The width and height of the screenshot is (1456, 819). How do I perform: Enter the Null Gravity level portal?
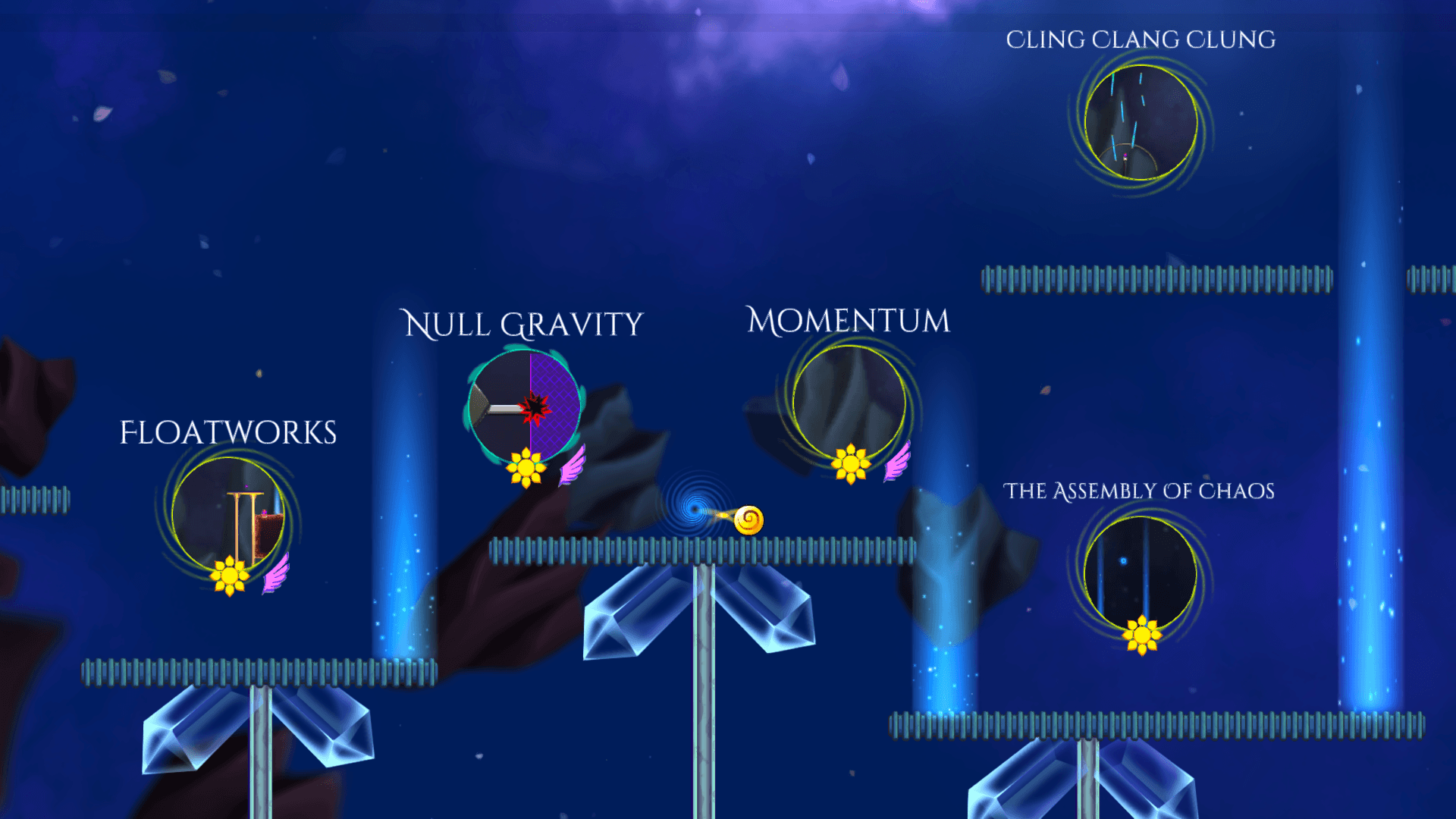[x=525, y=407]
